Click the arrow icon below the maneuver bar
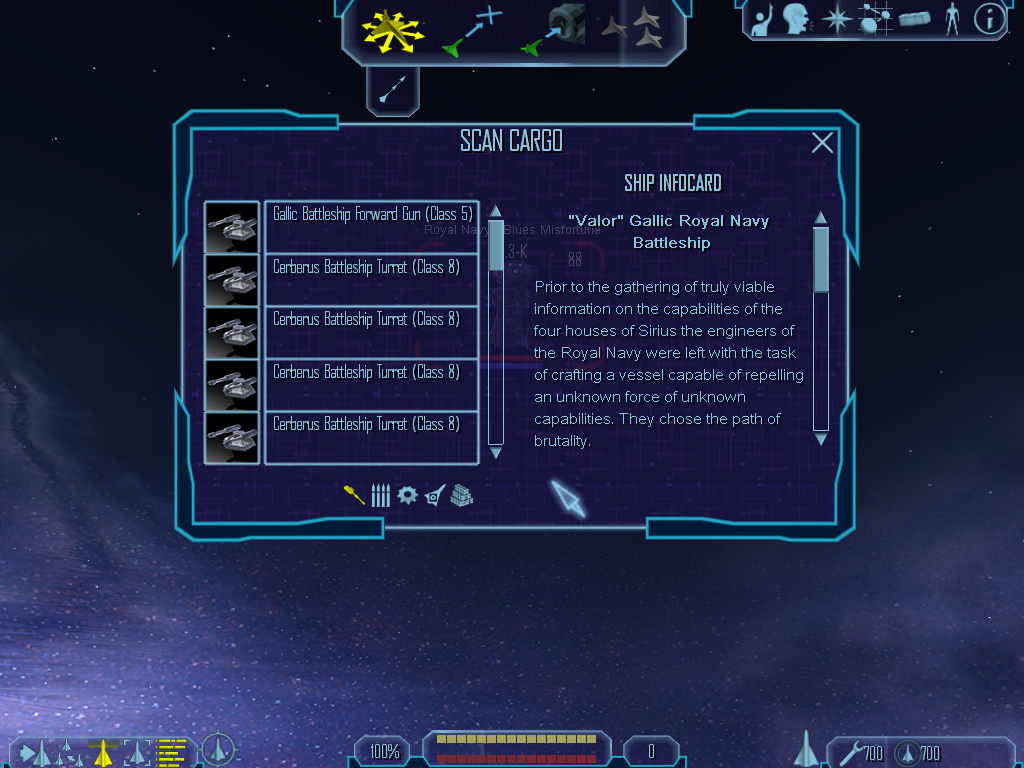Viewport: 1024px width, 768px height. pyautogui.click(x=393, y=90)
